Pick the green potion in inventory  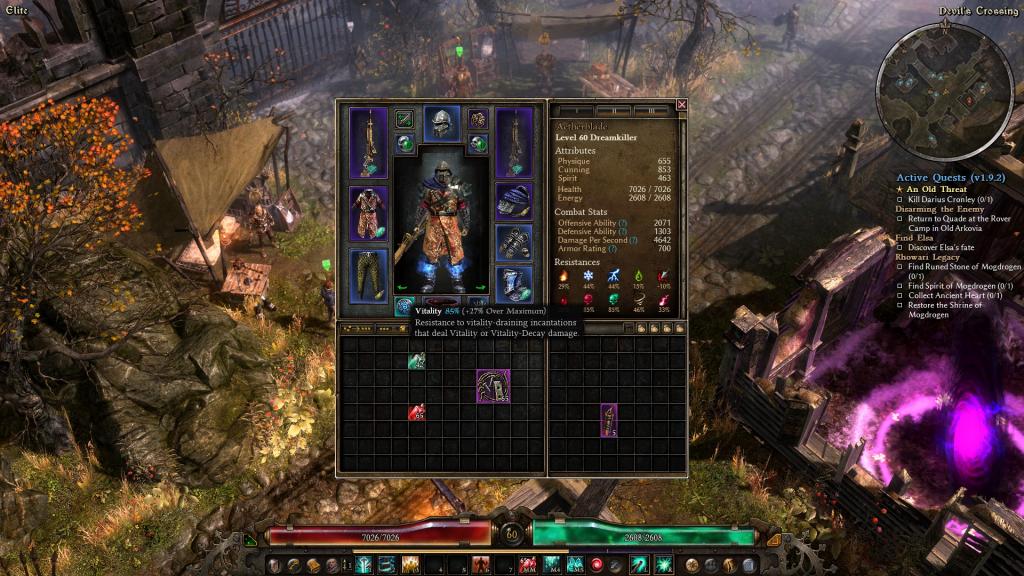click(x=416, y=361)
